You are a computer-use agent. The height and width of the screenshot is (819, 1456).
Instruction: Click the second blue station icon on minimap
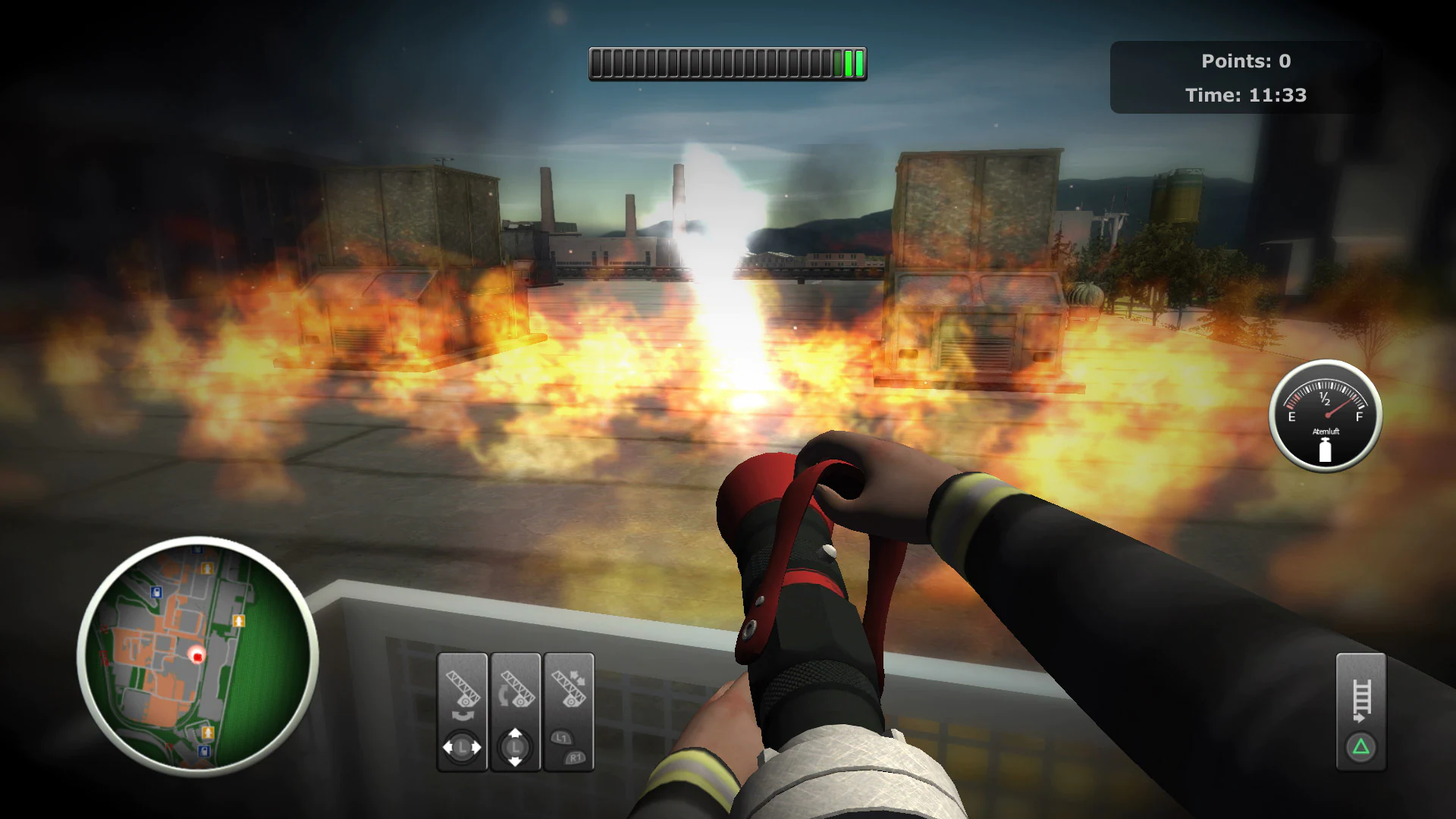pos(202,751)
